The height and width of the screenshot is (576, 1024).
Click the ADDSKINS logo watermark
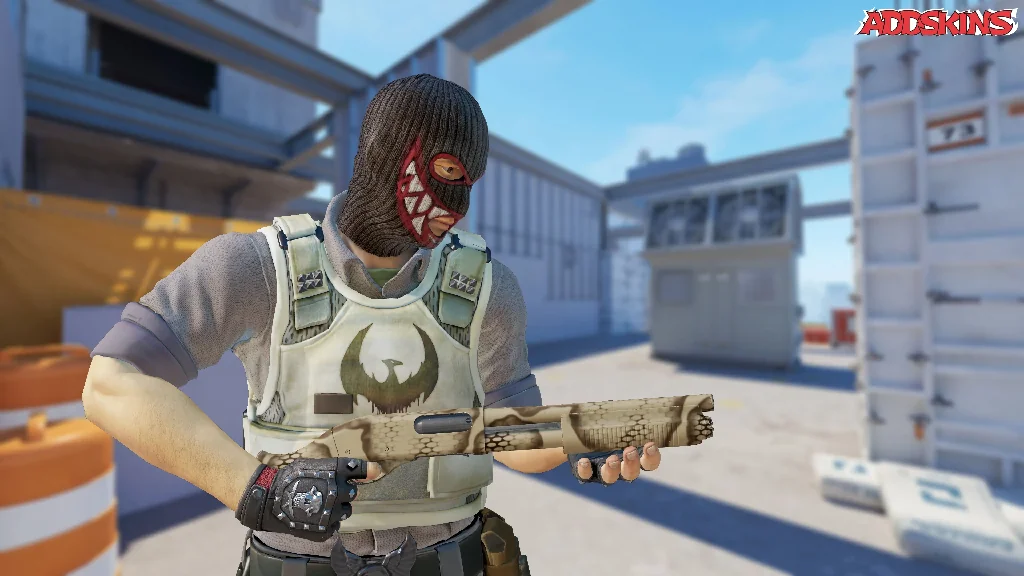tap(936, 22)
